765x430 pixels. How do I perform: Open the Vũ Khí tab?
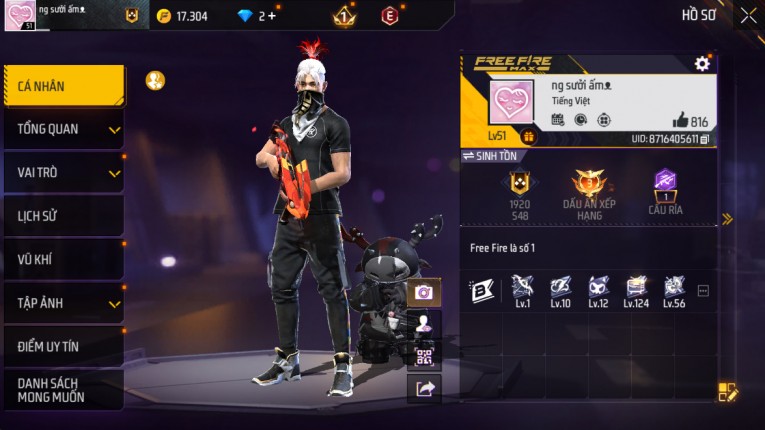coord(64,259)
